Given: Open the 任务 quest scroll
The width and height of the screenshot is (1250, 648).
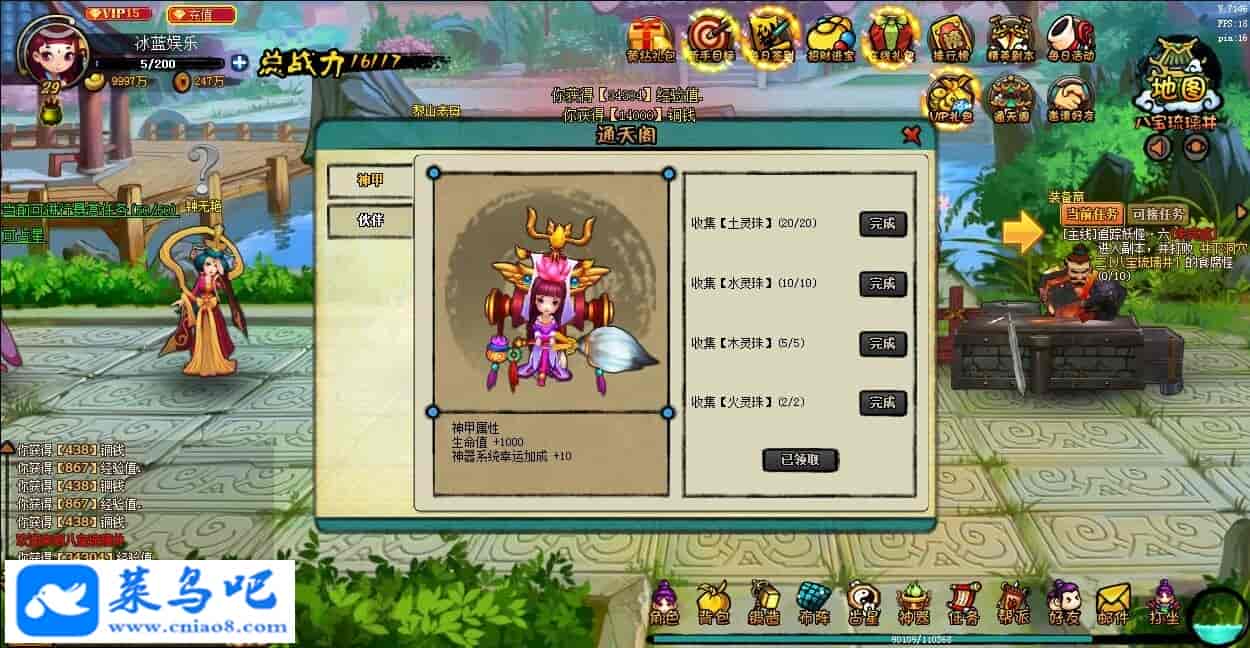Looking at the screenshot, I should [x=963, y=602].
